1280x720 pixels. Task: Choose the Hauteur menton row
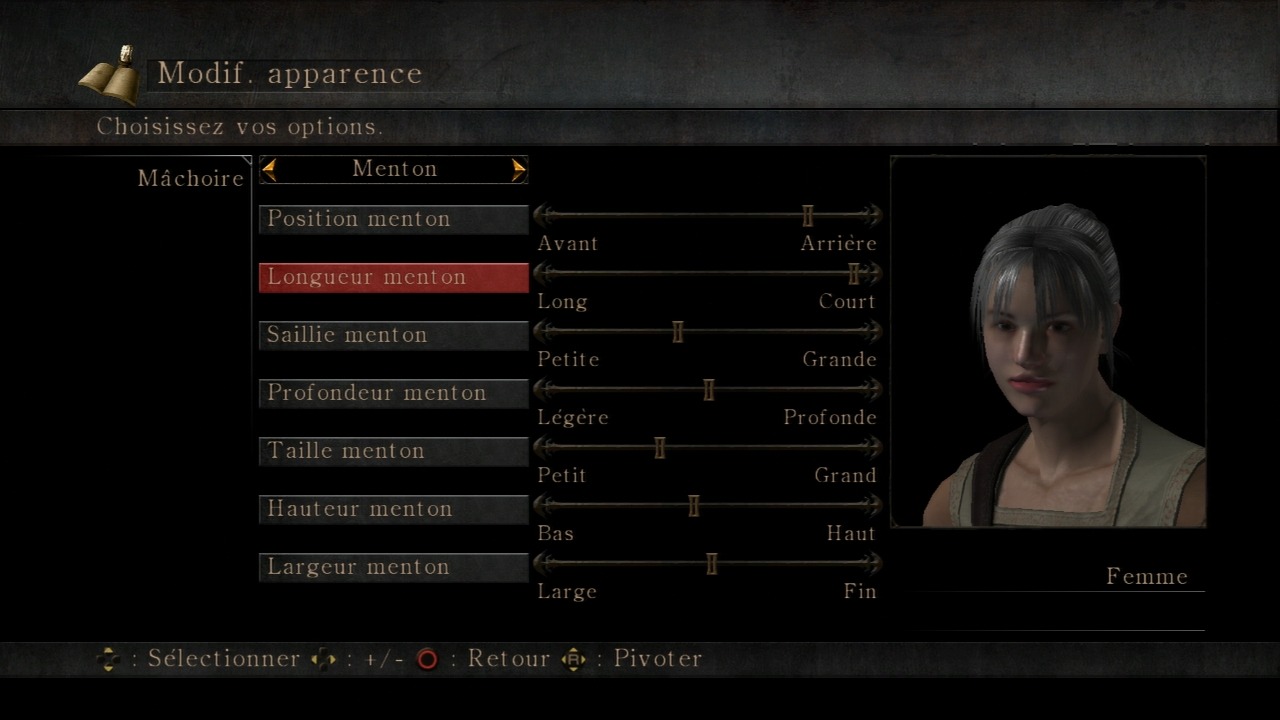point(393,509)
